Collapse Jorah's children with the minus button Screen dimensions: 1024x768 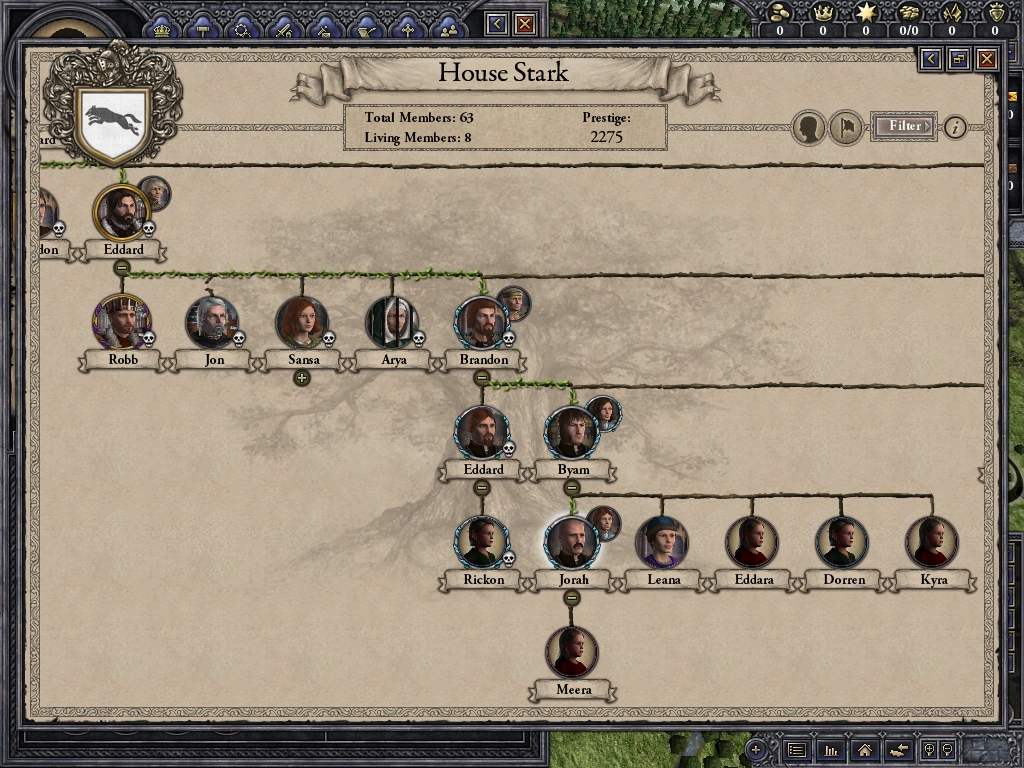[x=571, y=598]
